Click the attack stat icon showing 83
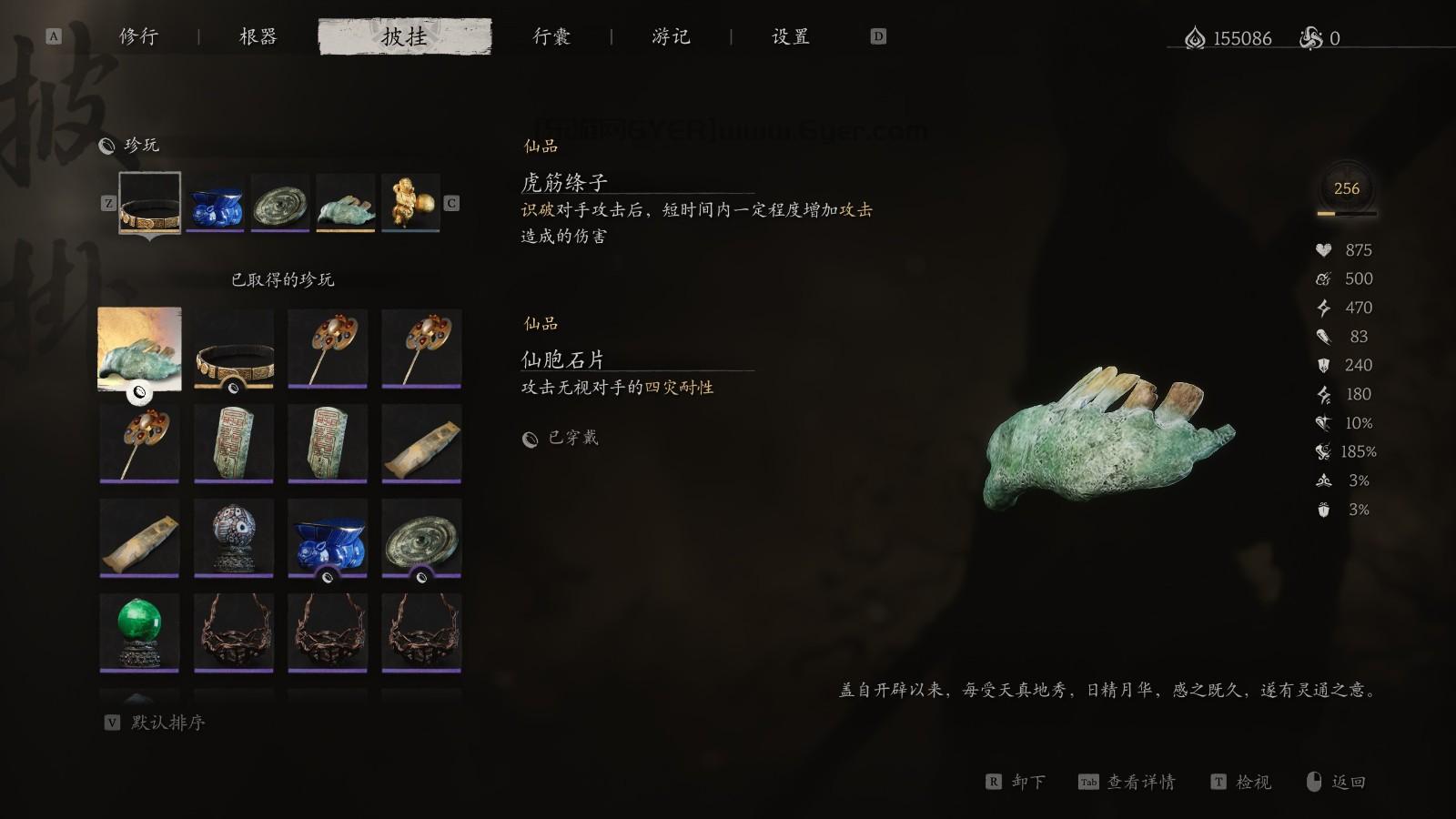This screenshot has height=819, width=1456. (1324, 337)
